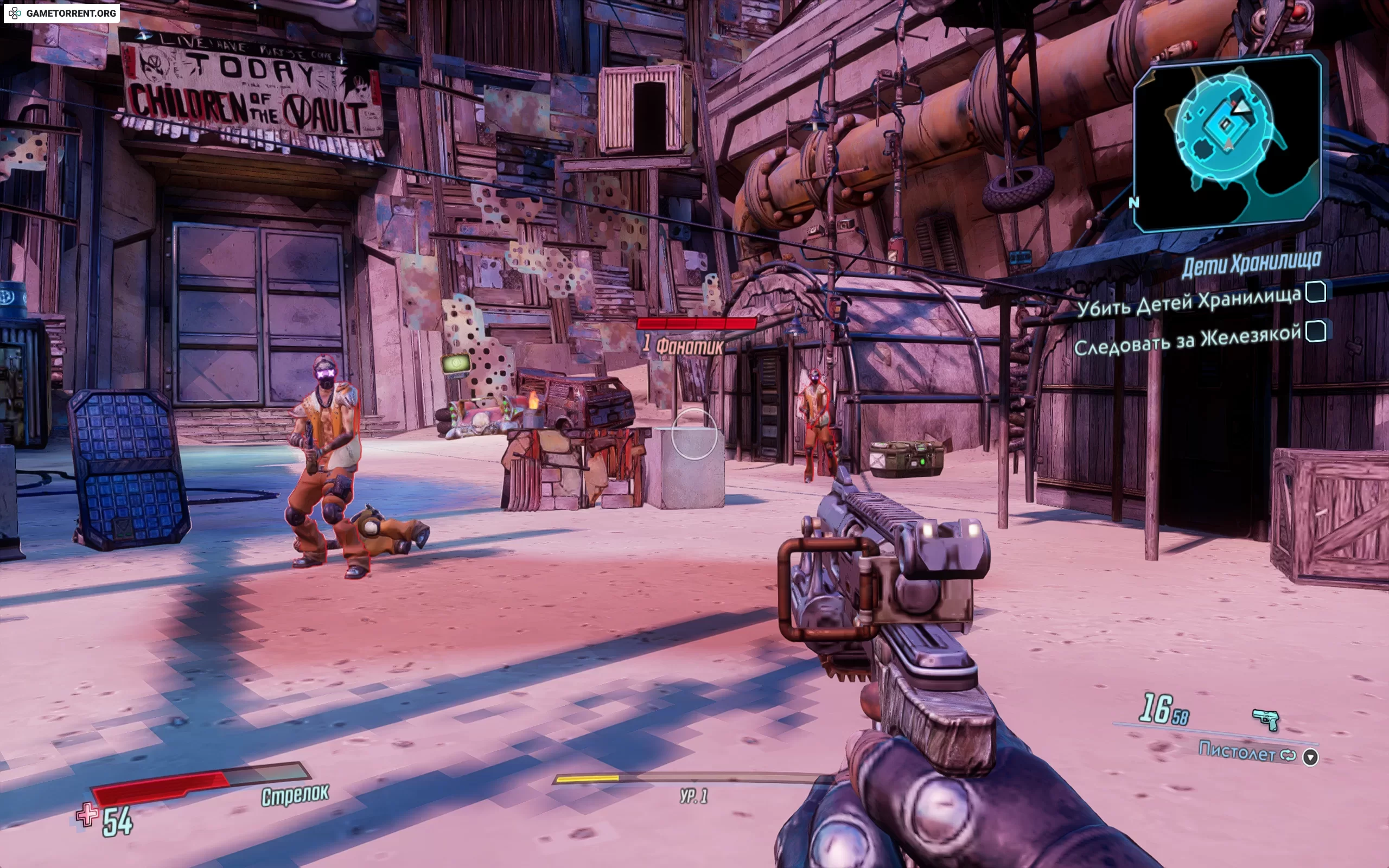Open the minimap in the corner
The width and height of the screenshot is (1389, 868).
(x=1228, y=144)
